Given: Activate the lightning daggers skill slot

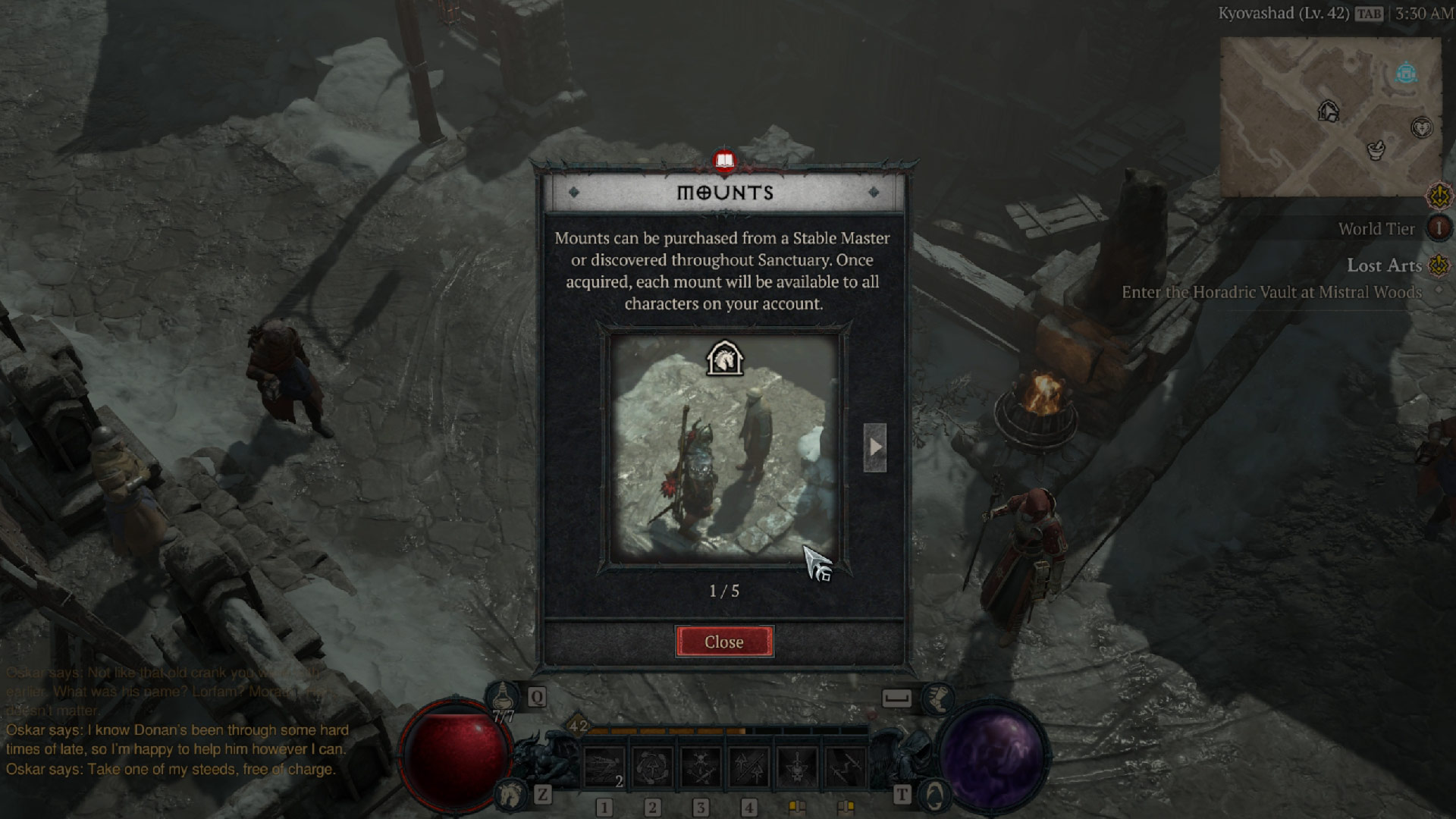Looking at the screenshot, I should (846, 767).
